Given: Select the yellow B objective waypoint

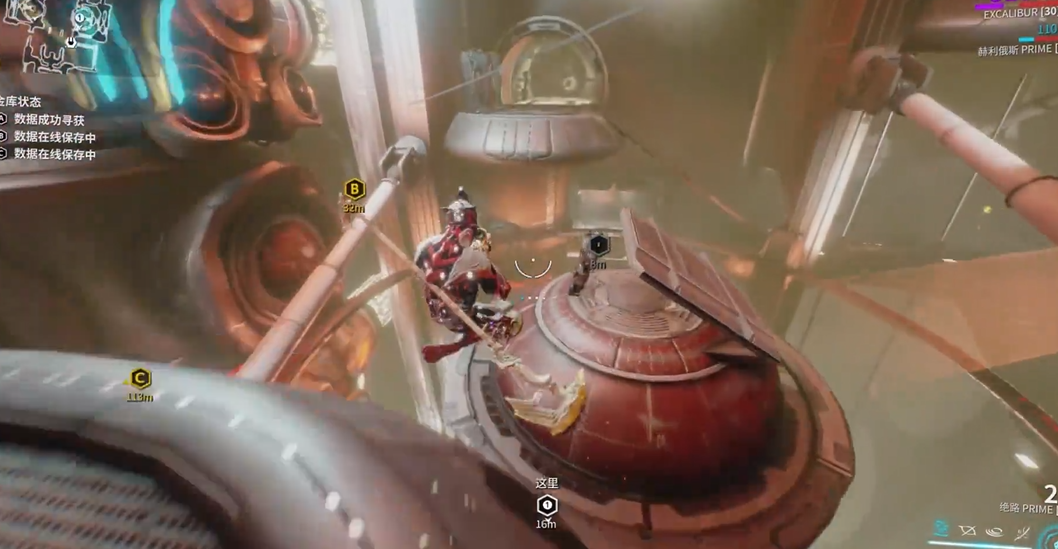Looking at the screenshot, I should click(x=354, y=189).
